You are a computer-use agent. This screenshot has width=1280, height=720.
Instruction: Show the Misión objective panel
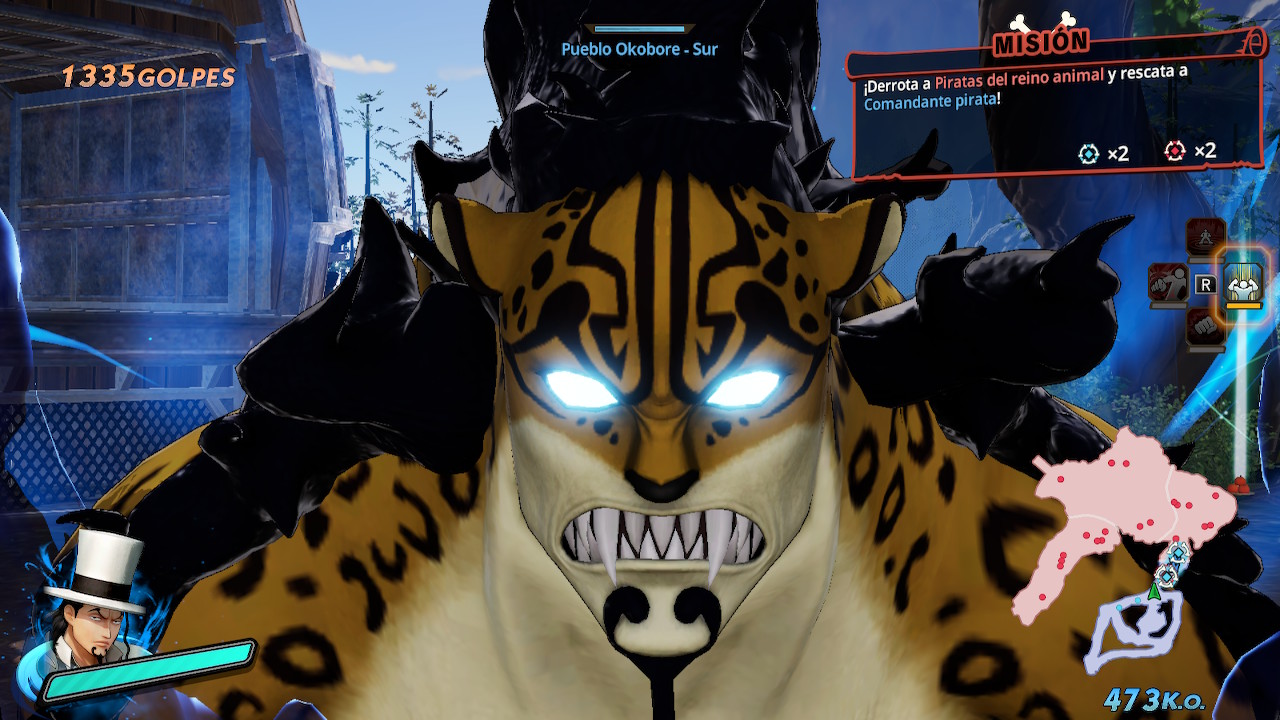pos(1055,110)
